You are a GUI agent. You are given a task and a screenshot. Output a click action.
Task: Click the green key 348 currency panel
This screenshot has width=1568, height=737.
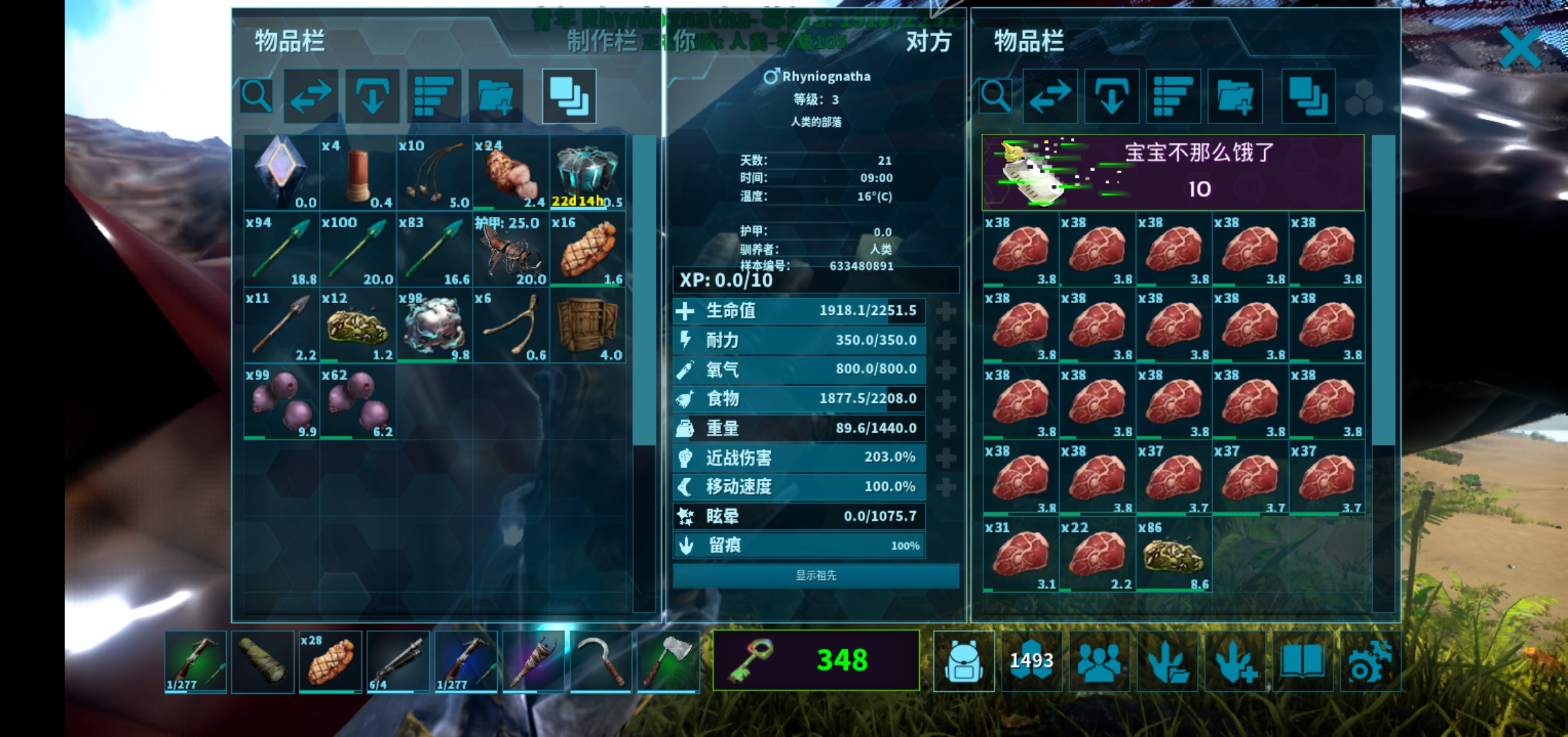(816, 660)
